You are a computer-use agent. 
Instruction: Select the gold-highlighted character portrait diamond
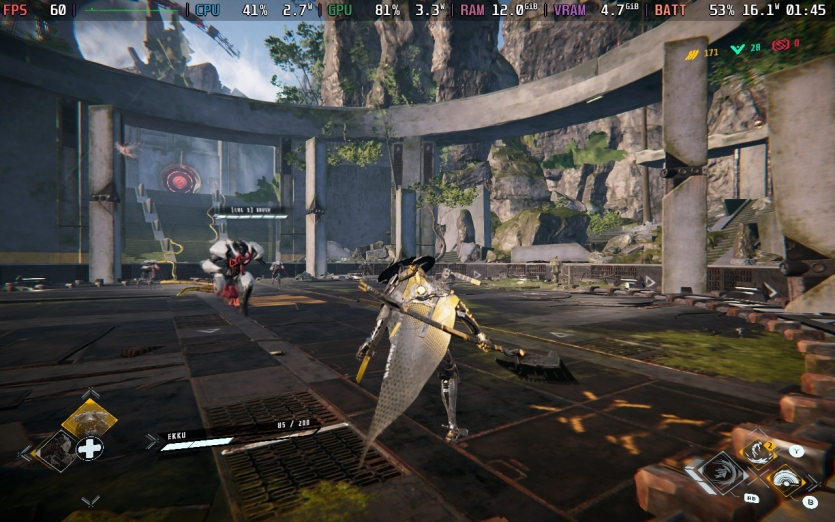(89, 418)
